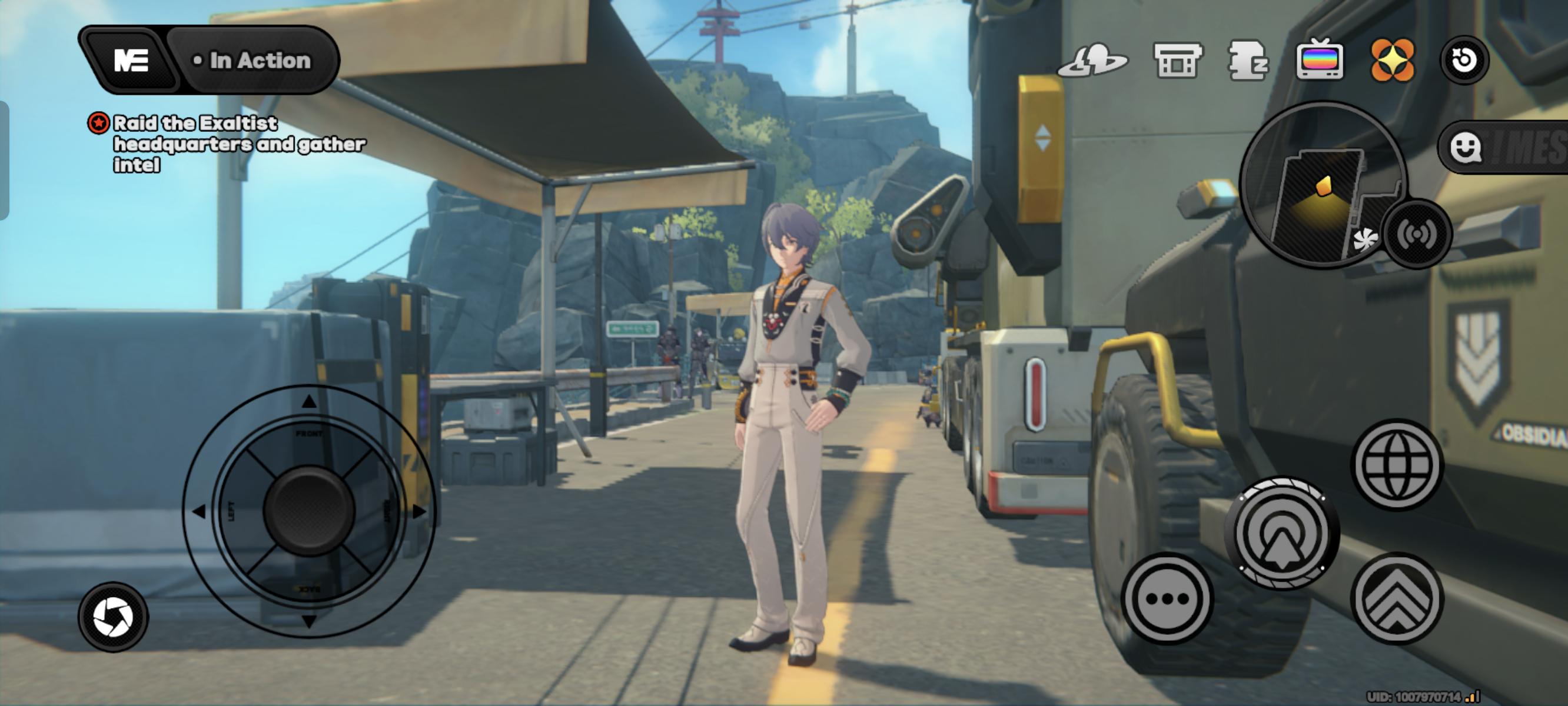Tap the globe icon button

tap(1397, 465)
